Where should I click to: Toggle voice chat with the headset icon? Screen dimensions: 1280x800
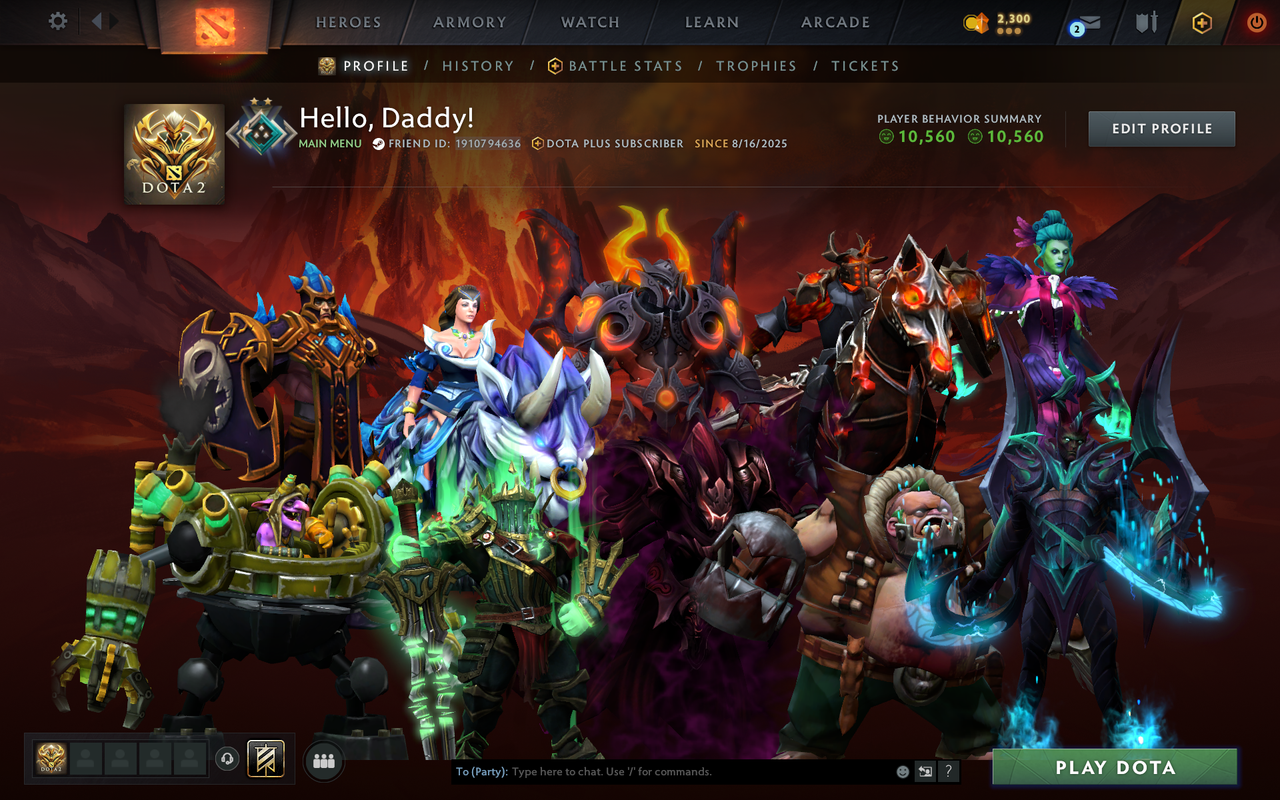[228, 760]
